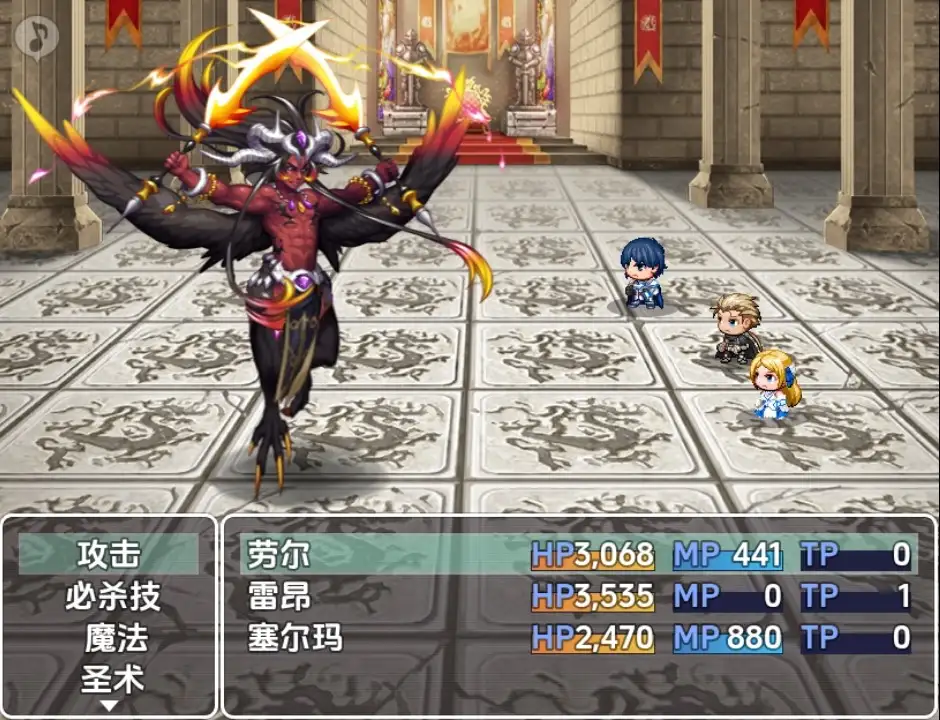
Task: Choose the 必杀技 special skill command
Action: click(112, 597)
